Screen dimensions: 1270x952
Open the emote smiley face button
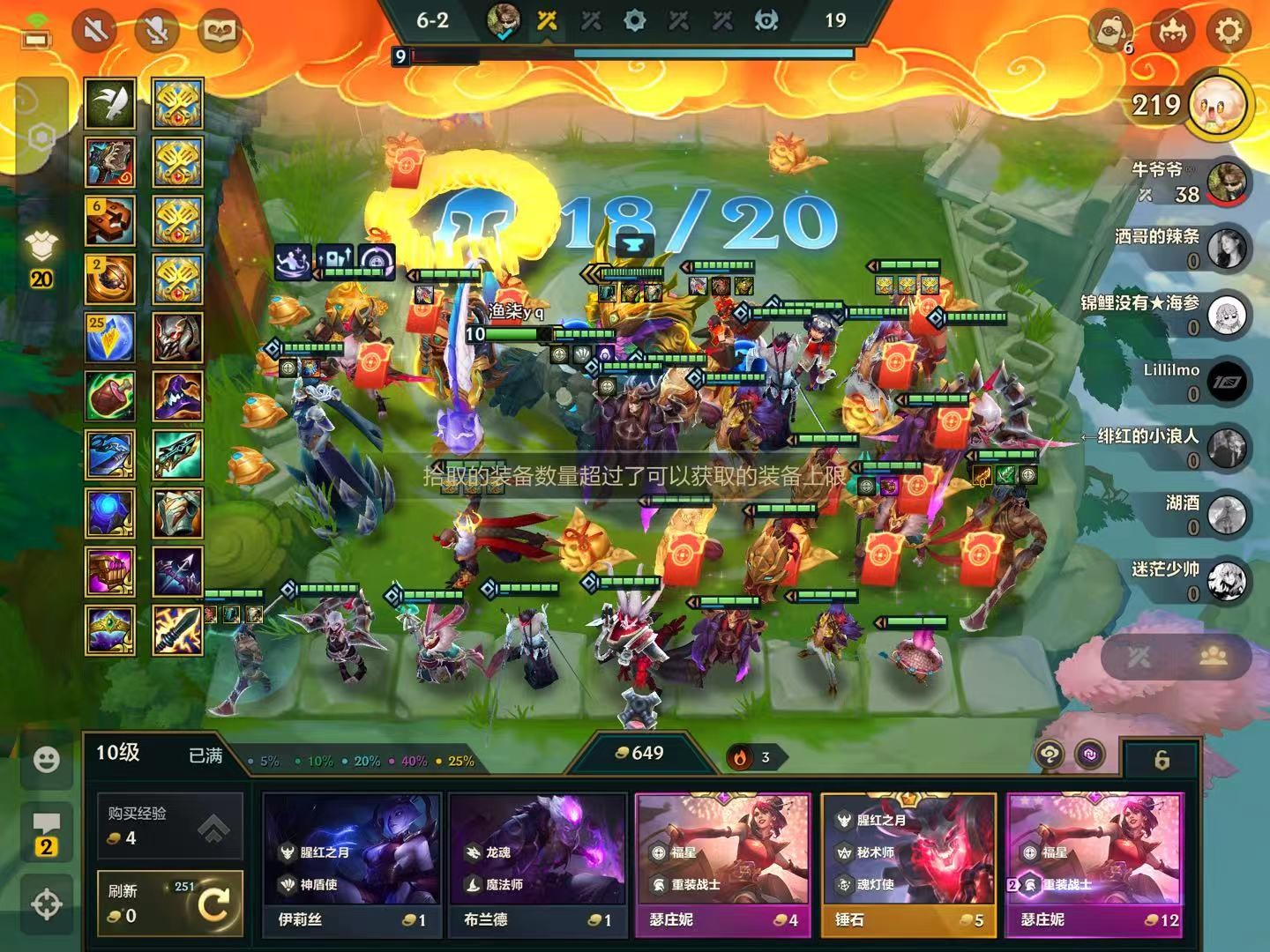coord(46,760)
